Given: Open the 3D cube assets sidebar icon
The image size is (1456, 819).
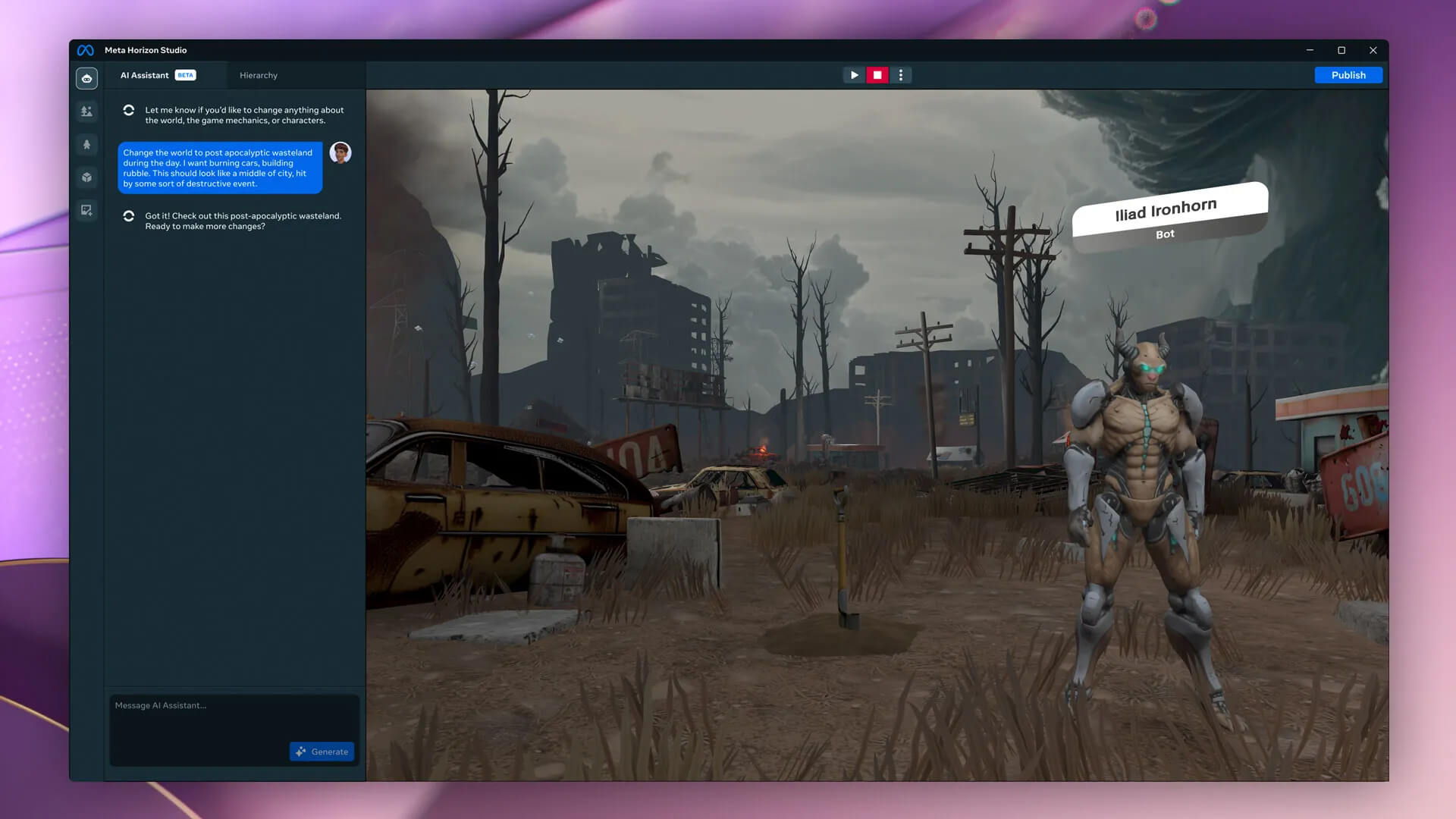Looking at the screenshot, I should pyautogui.click(x=87, y=177).
